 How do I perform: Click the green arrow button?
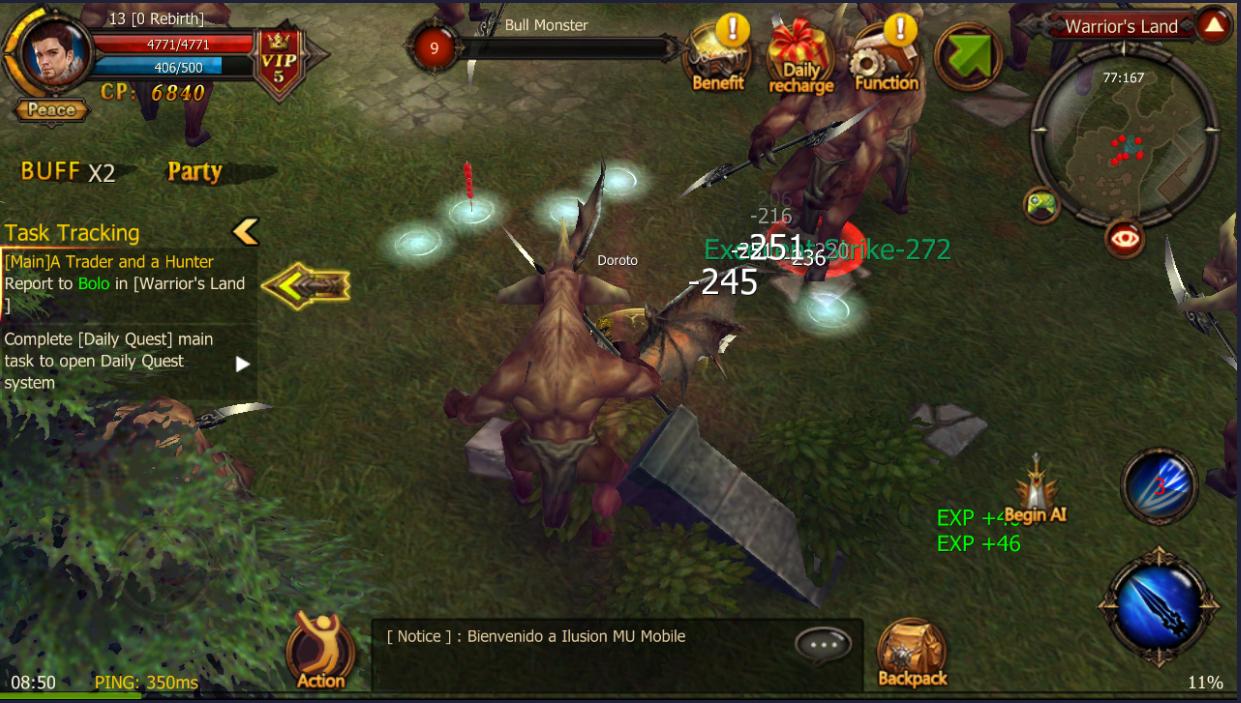[967, 57]
